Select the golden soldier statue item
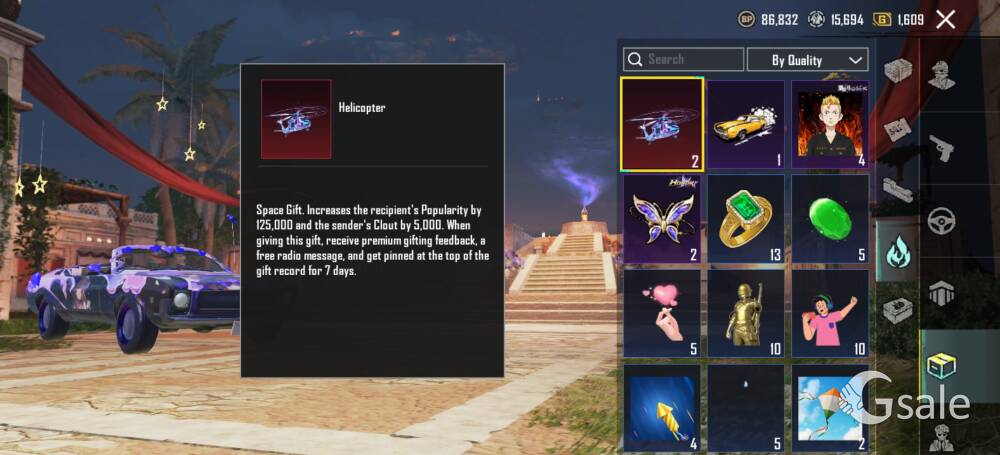1000x455 pixels. [x=746, y=313]
